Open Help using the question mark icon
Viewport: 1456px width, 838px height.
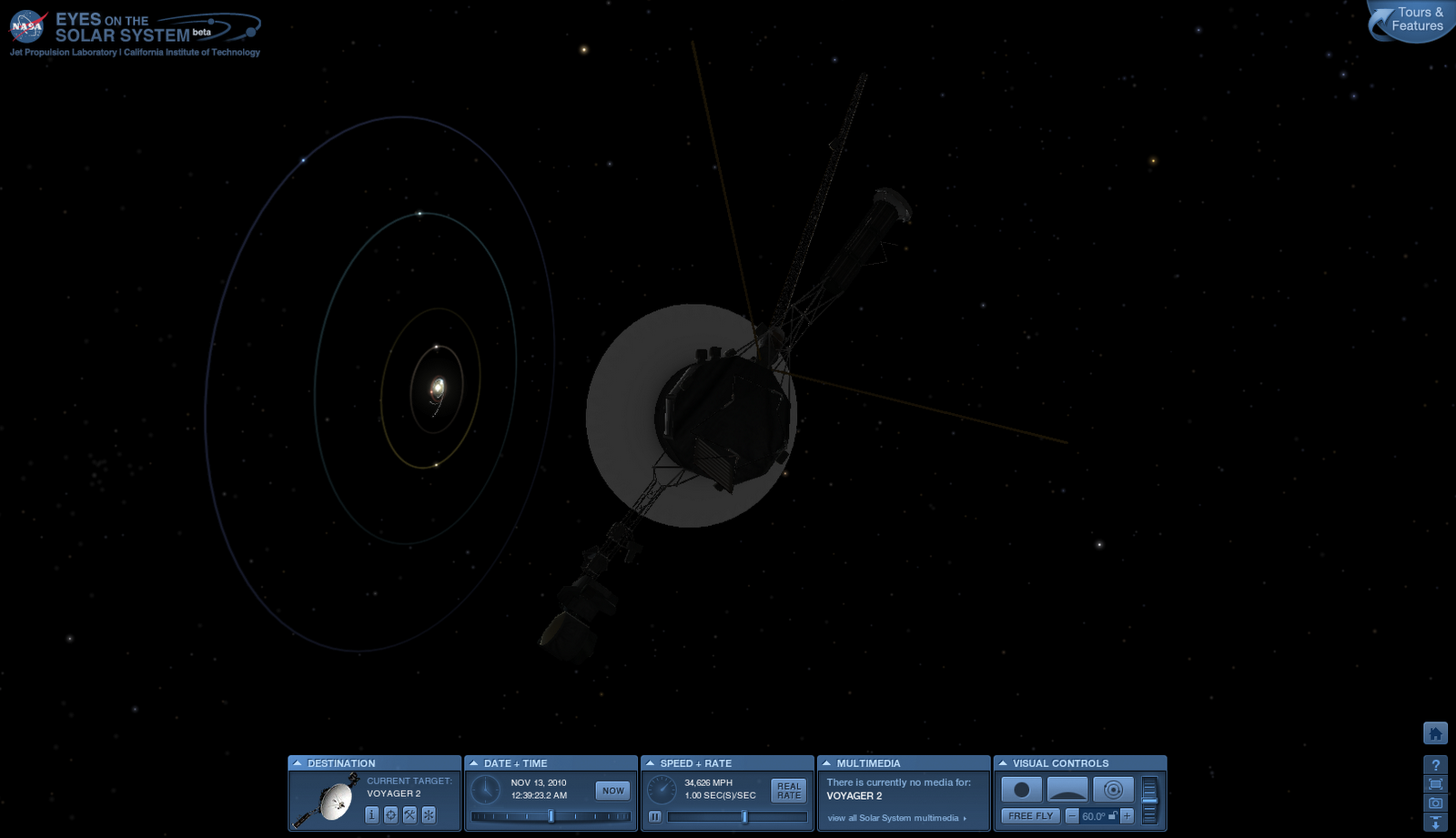[1436, 764]
